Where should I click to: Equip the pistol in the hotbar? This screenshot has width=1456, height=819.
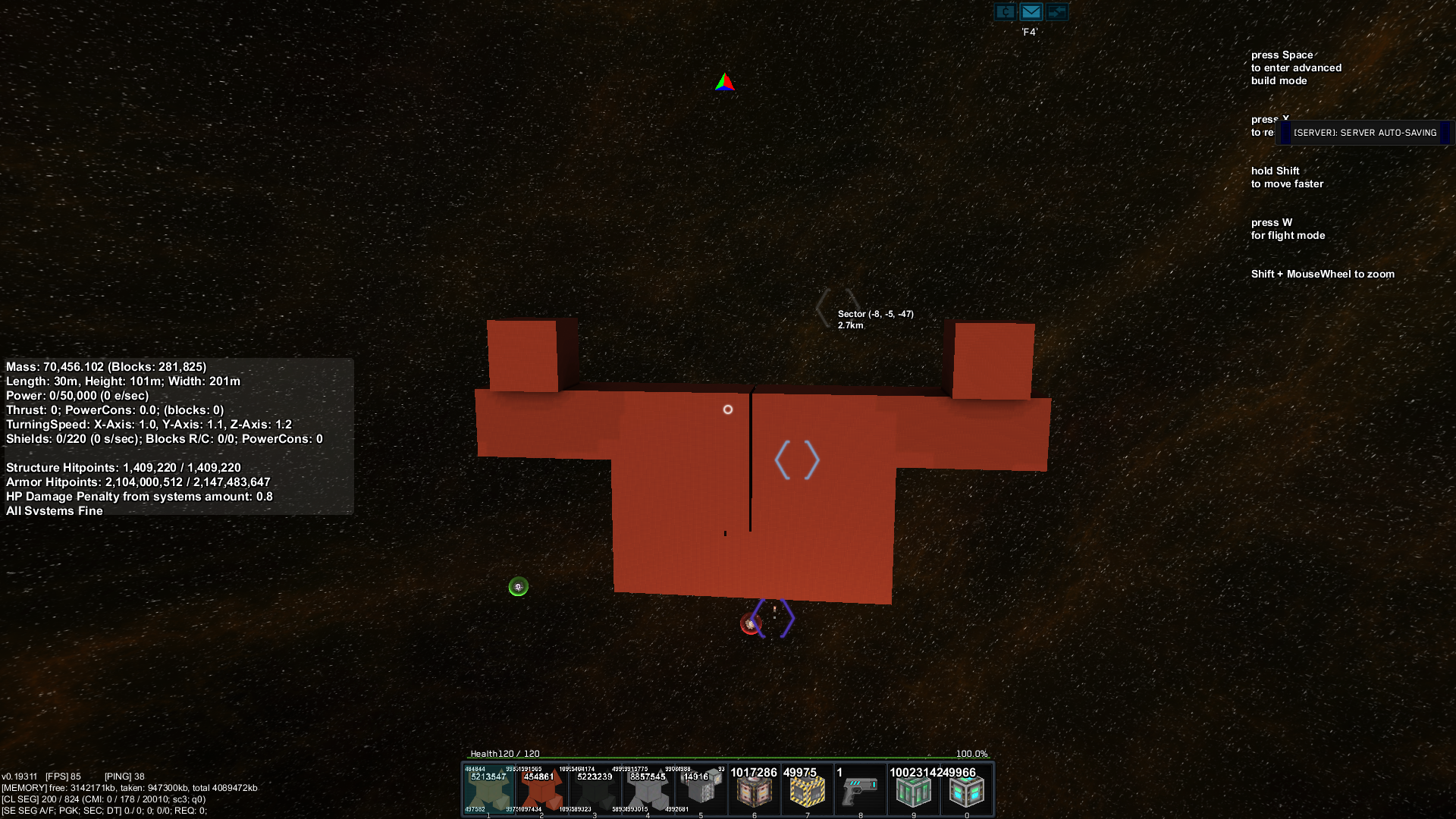click(x=860, y=790)
